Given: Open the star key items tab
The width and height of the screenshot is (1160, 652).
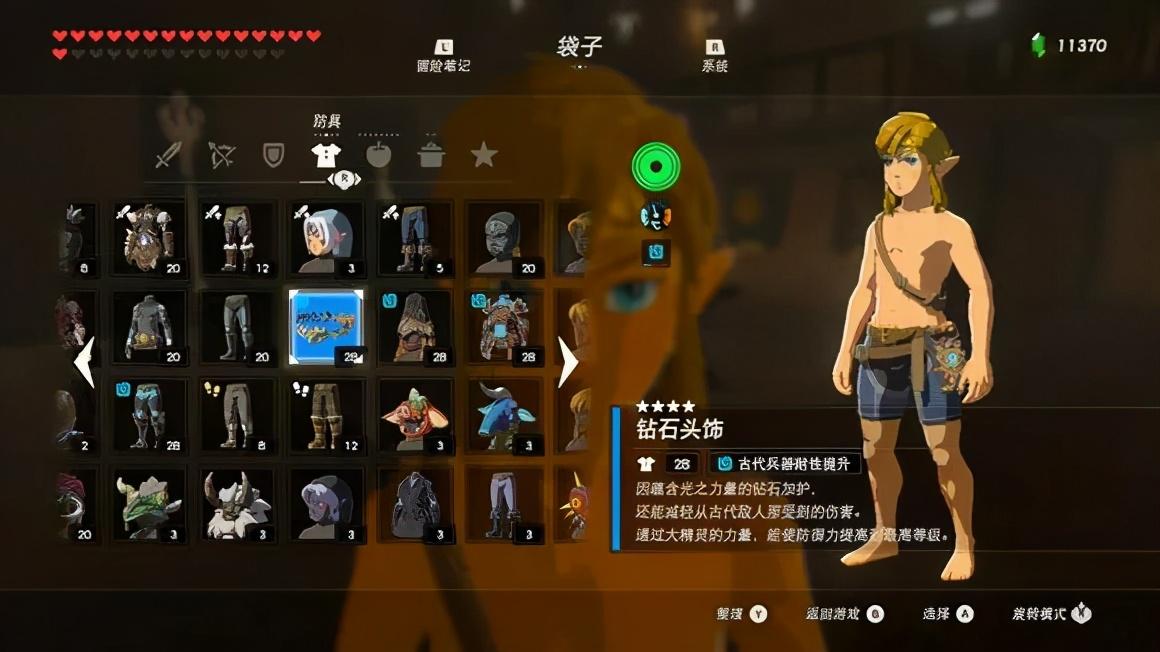Looking at the screenshot, I should pyautogui.click(x=484, y=155).
